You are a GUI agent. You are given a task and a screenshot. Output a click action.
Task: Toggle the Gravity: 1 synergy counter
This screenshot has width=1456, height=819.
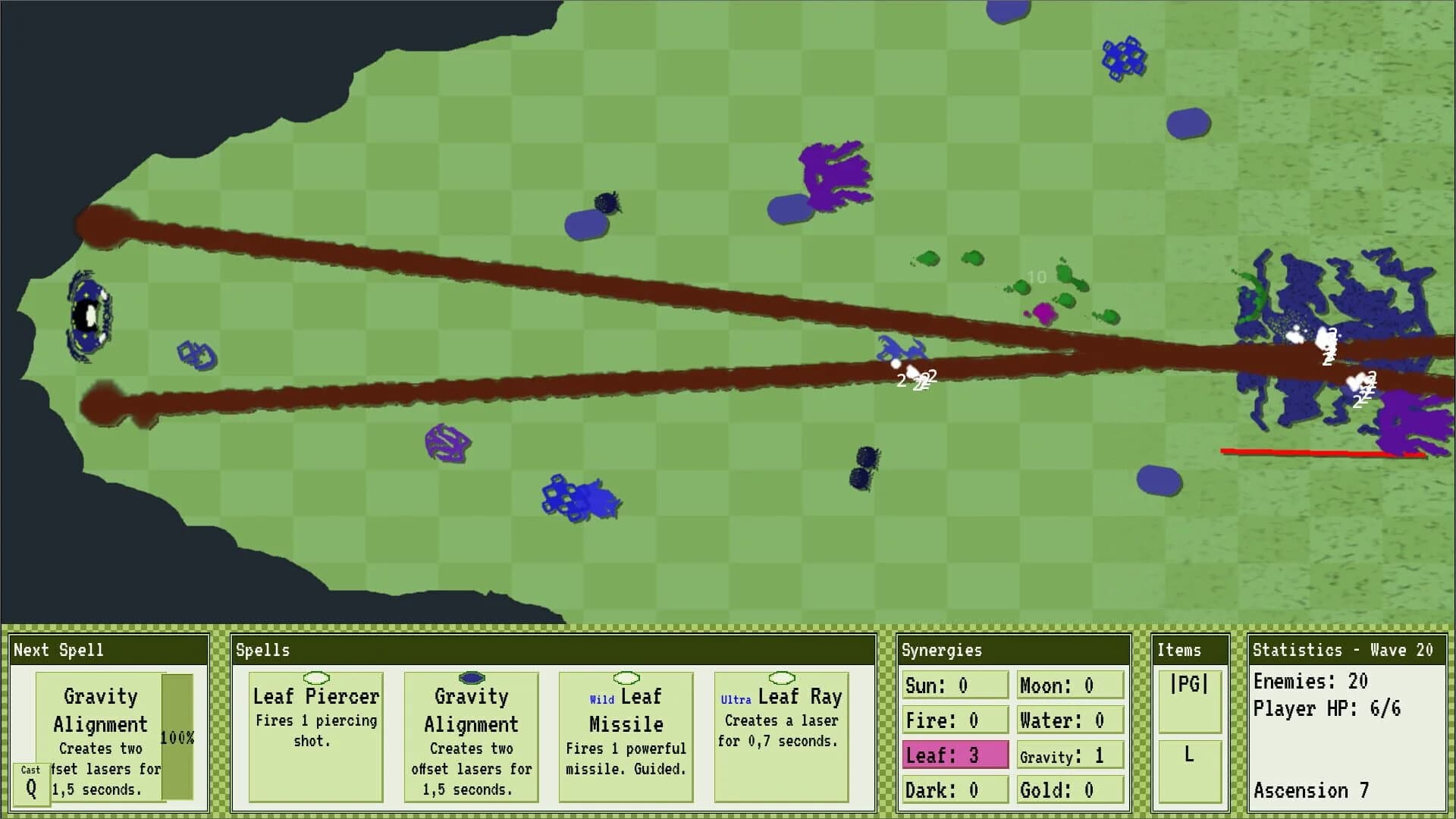1069,755
